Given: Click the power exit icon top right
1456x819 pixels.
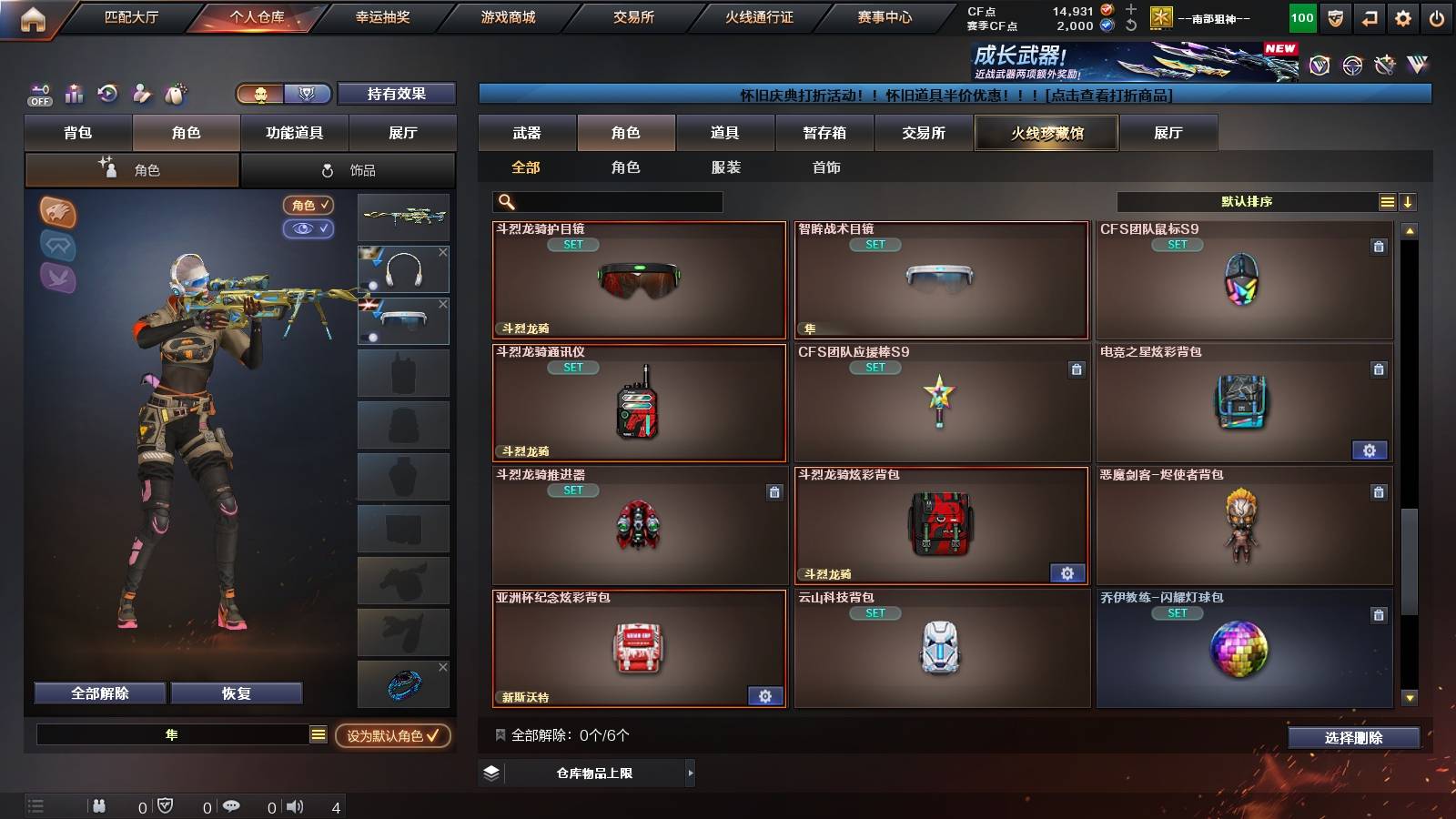Looking at the screenshot, I should (1438, 16).
